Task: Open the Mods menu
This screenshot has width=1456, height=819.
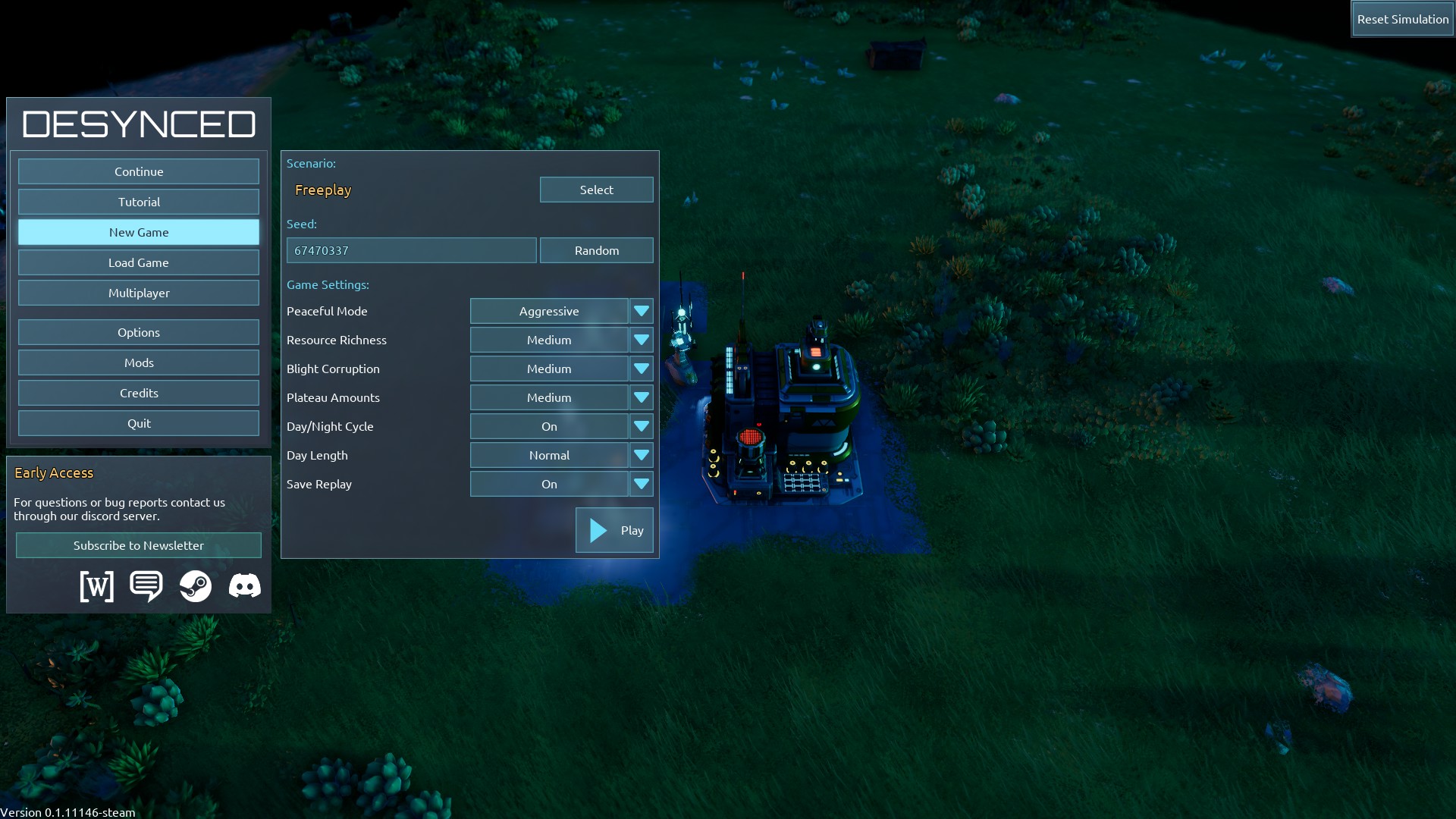Action: tap(139, 362)
